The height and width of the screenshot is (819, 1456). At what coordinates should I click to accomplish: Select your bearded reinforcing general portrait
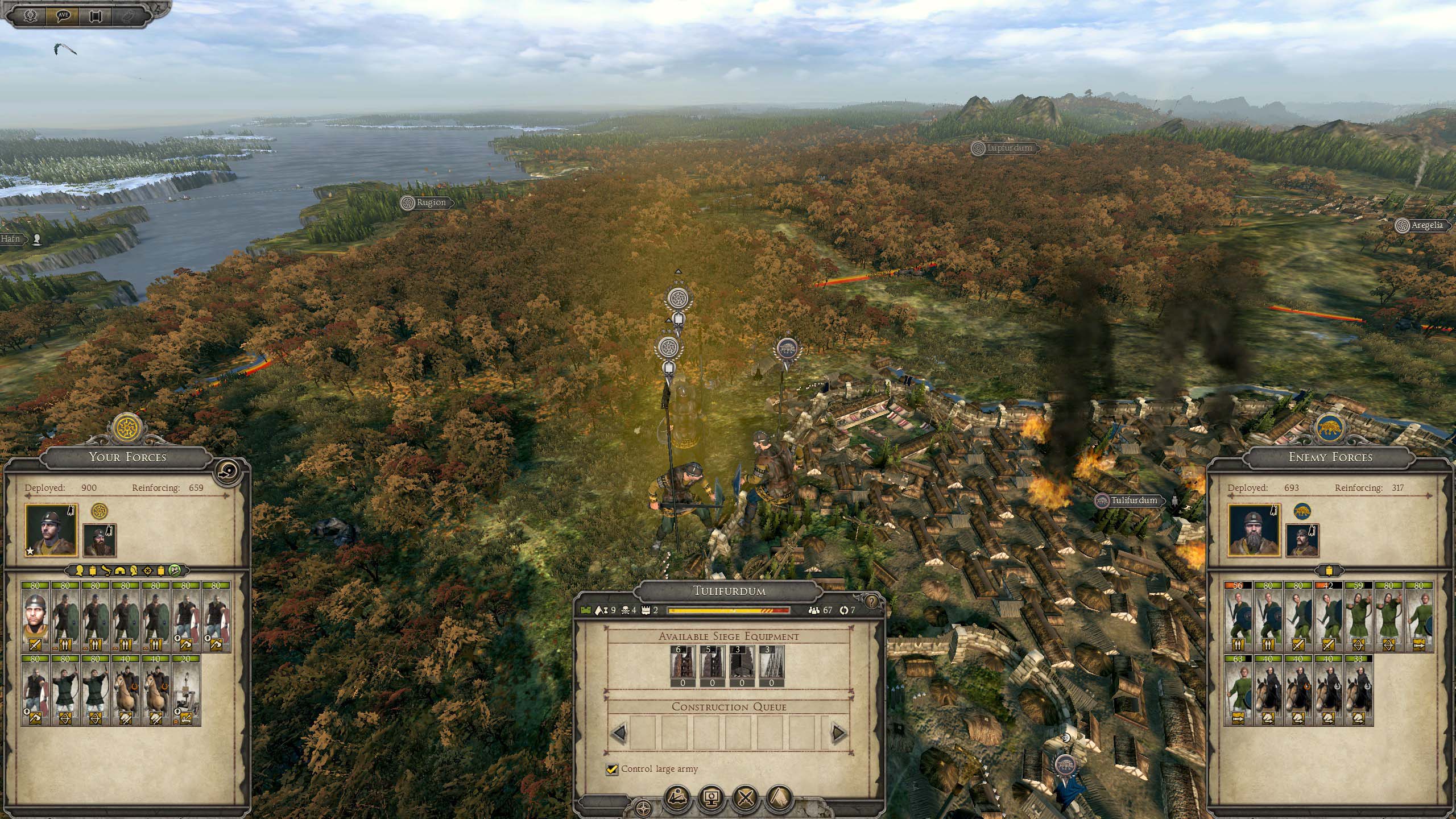[x=100, y=540]
